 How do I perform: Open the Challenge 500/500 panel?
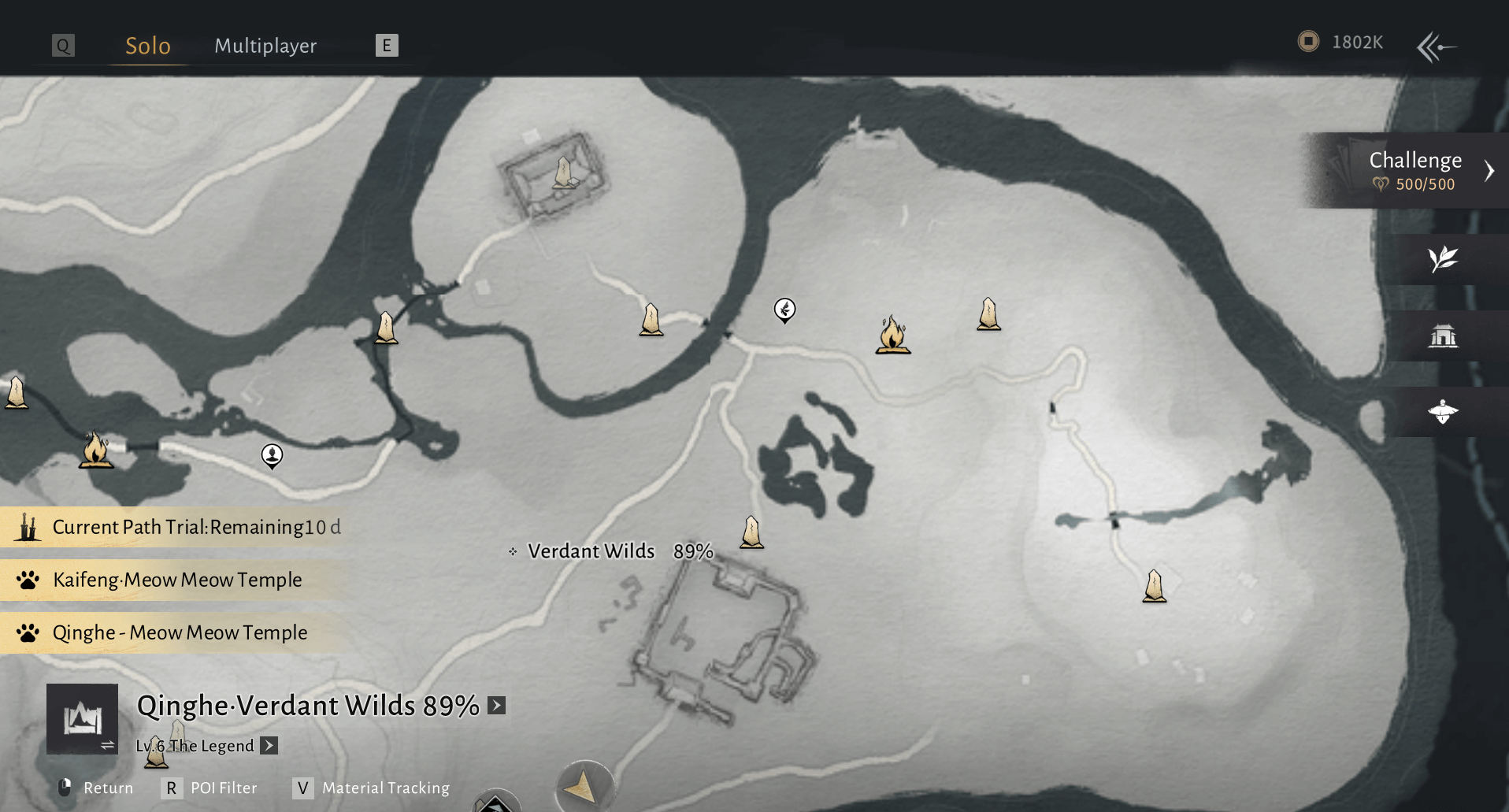[x=1414, y=170]
